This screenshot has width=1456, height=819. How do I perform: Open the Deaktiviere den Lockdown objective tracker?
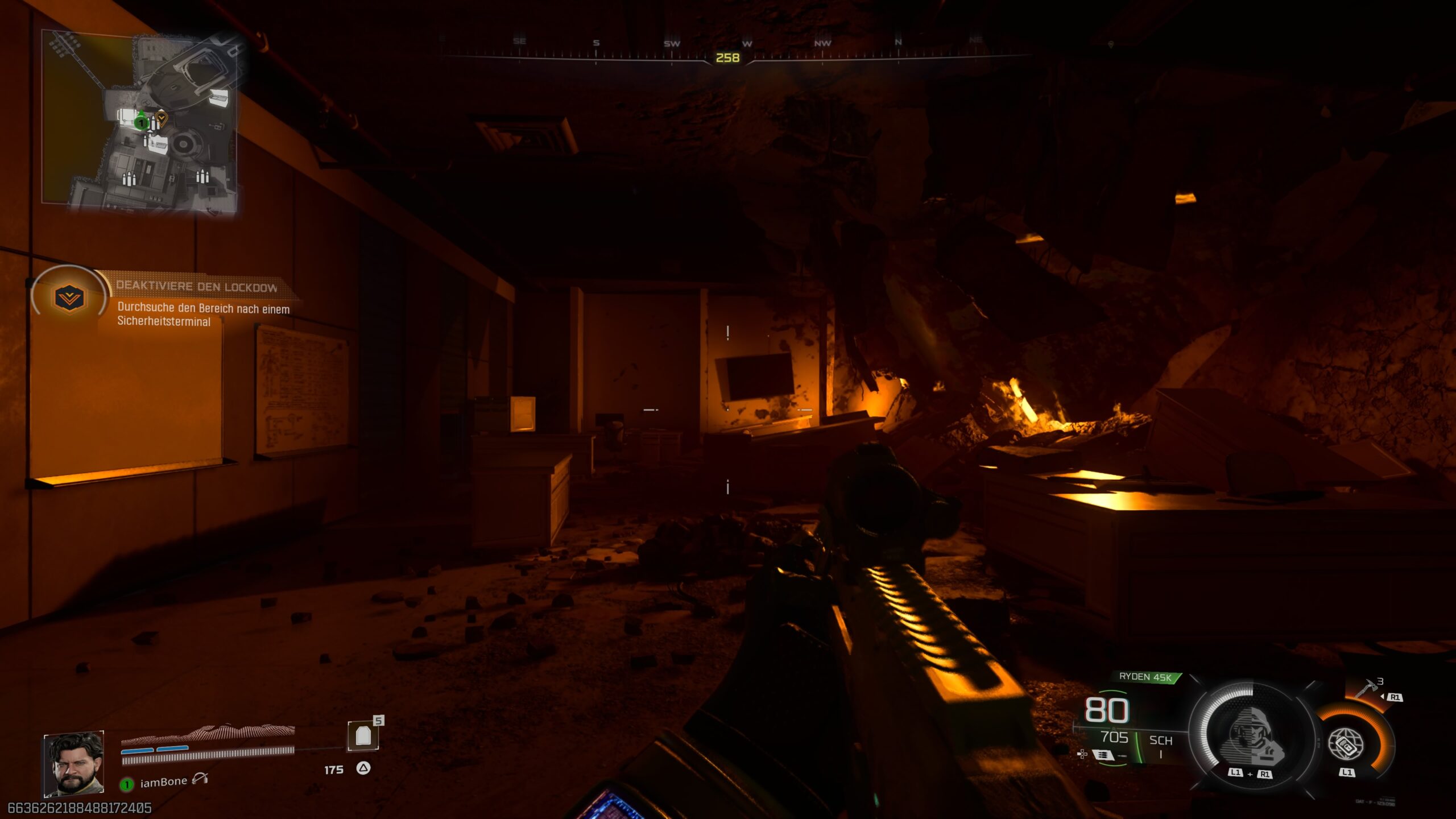[197, 287]
